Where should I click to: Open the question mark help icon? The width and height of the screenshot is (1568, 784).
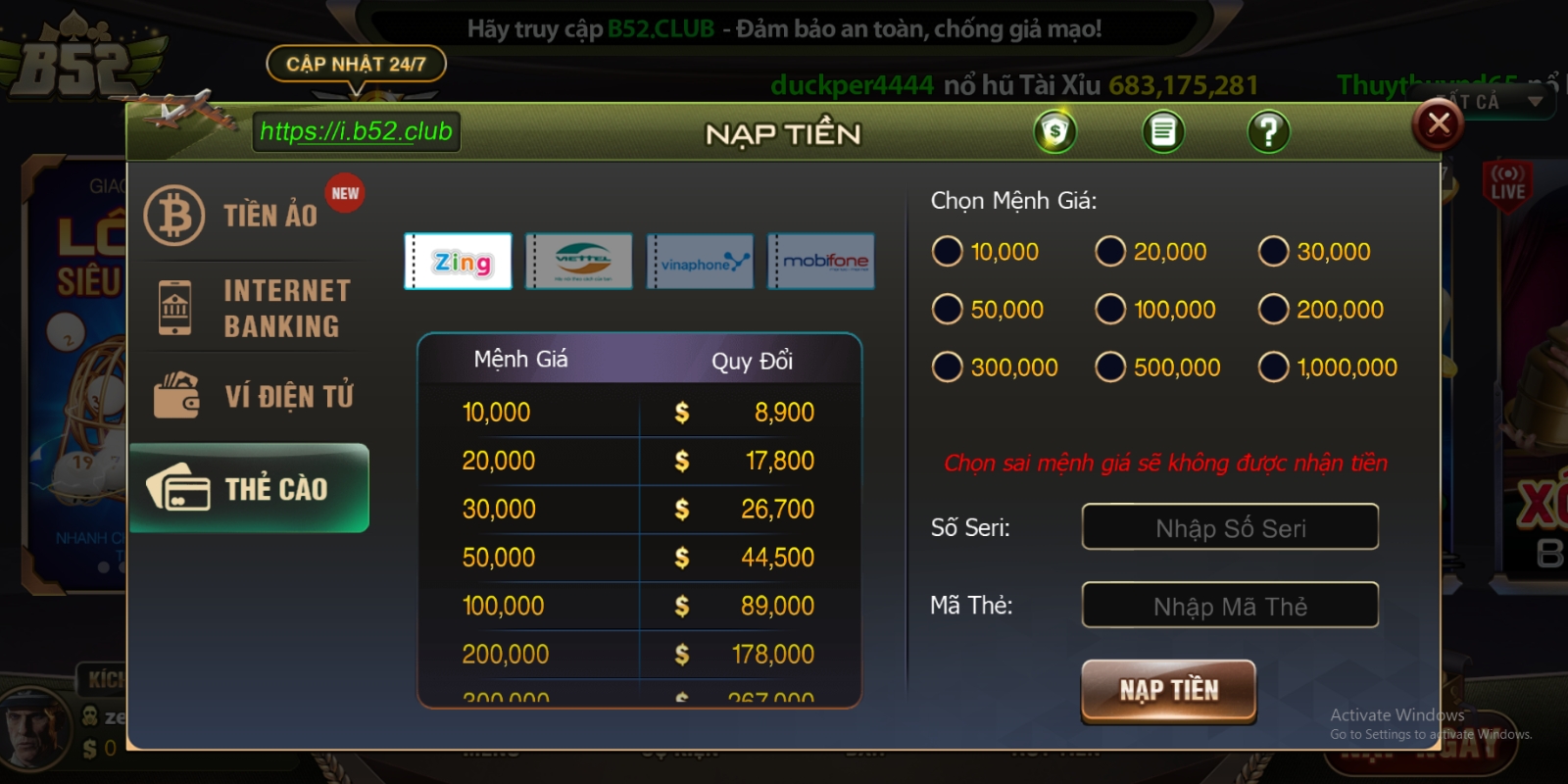point(1268,131)
